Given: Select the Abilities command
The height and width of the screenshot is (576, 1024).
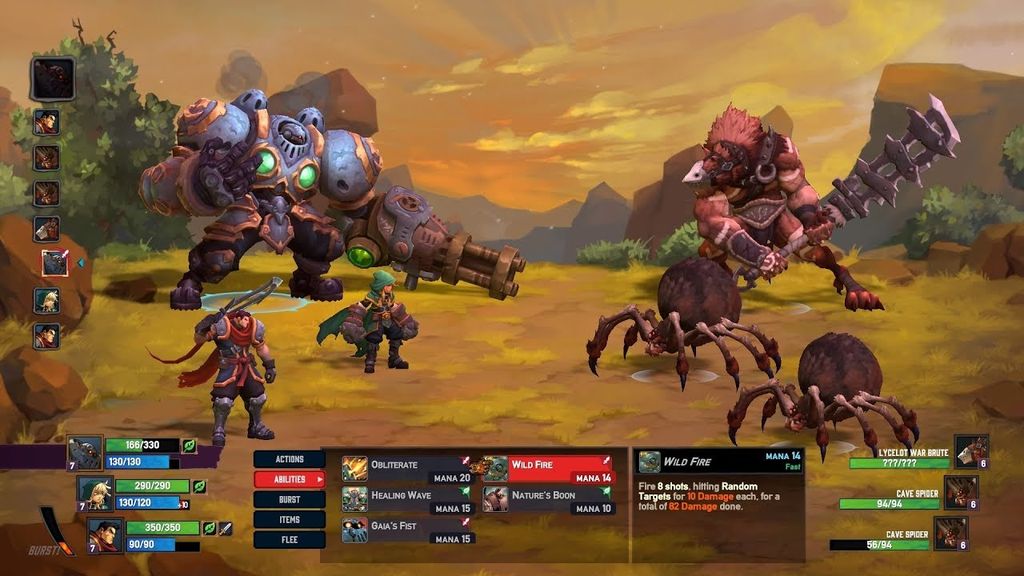Looking at the screenshot, I should (x=289, y=479).
